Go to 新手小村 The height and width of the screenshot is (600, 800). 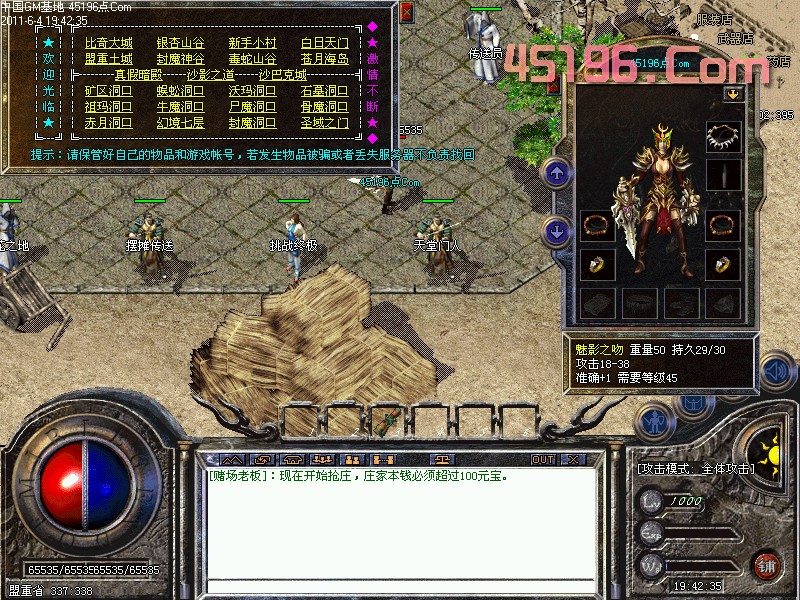pyautogui.click(x=252, y=44)
